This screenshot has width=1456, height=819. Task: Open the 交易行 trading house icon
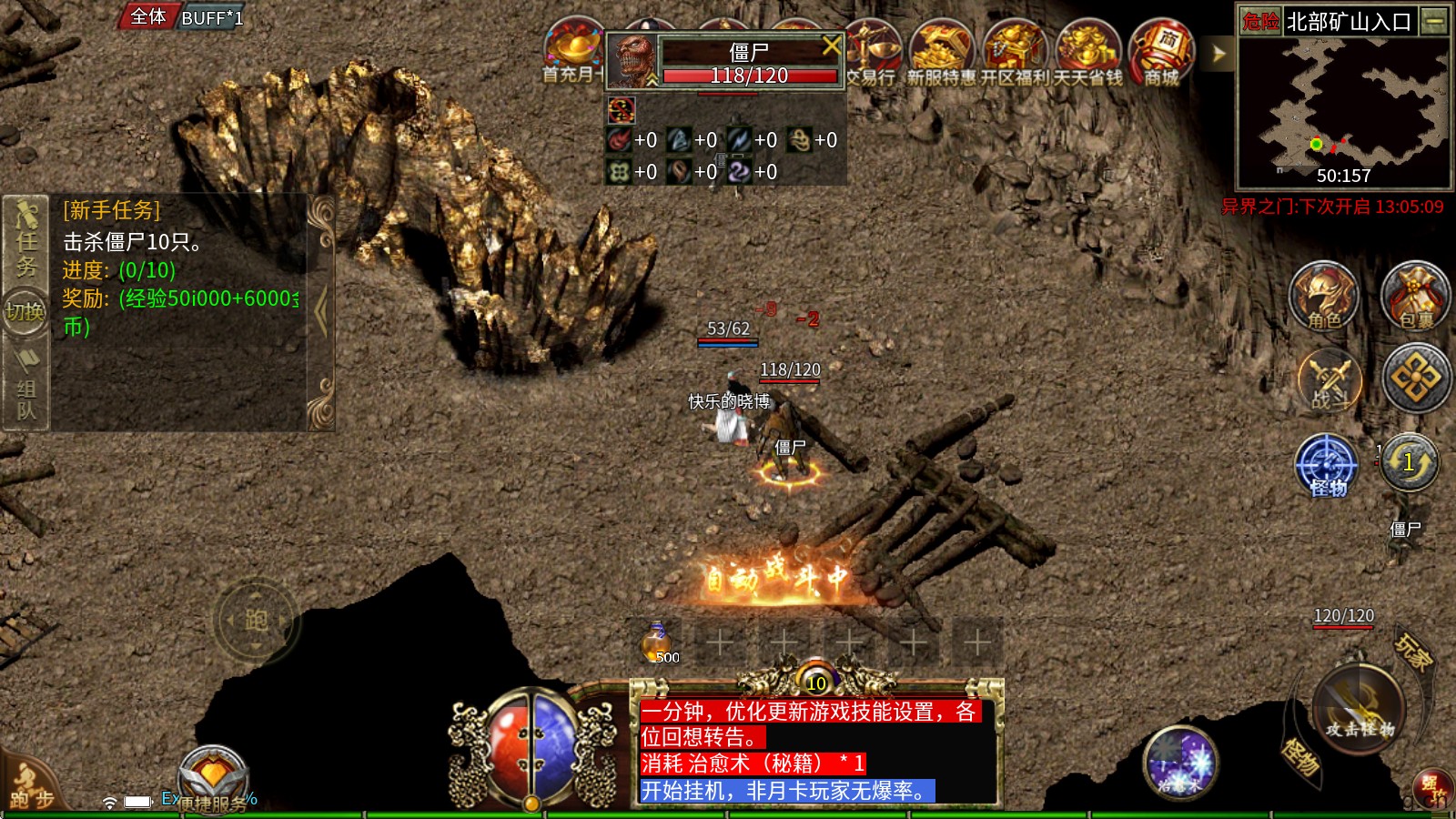pyautogui.click(x=871, y=53)
